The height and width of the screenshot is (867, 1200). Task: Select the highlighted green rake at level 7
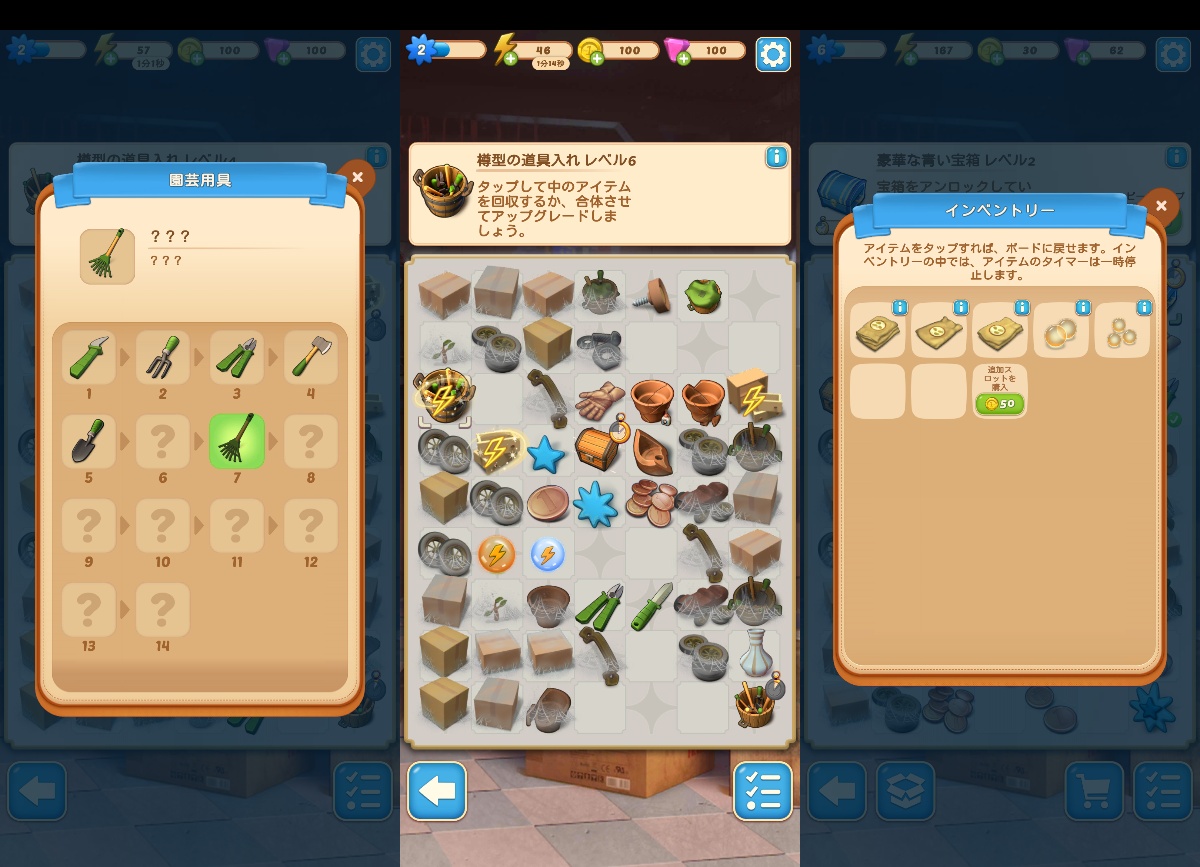(x=237, y=441)
